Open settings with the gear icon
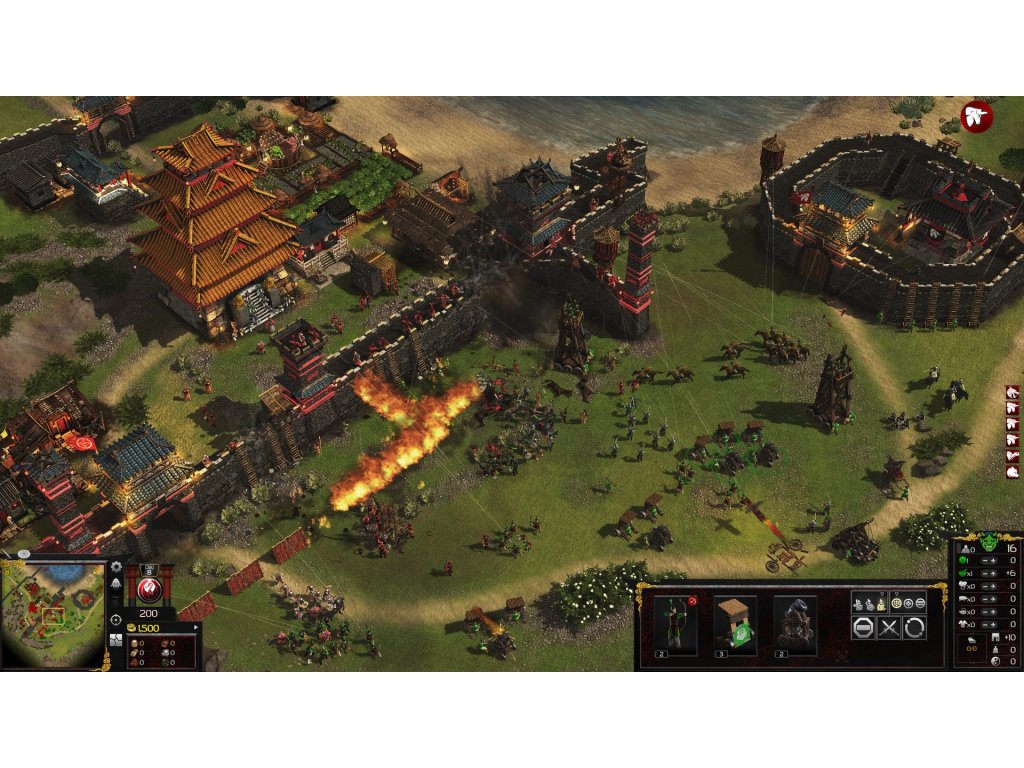Screen dimensions: 1024x768 click(116, 568)
